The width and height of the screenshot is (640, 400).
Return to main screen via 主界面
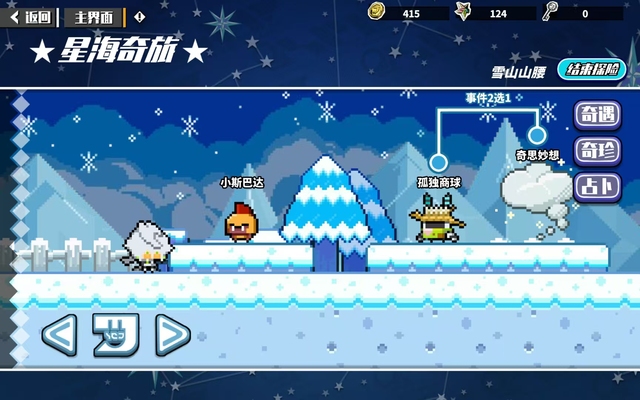tap(93, 16)
